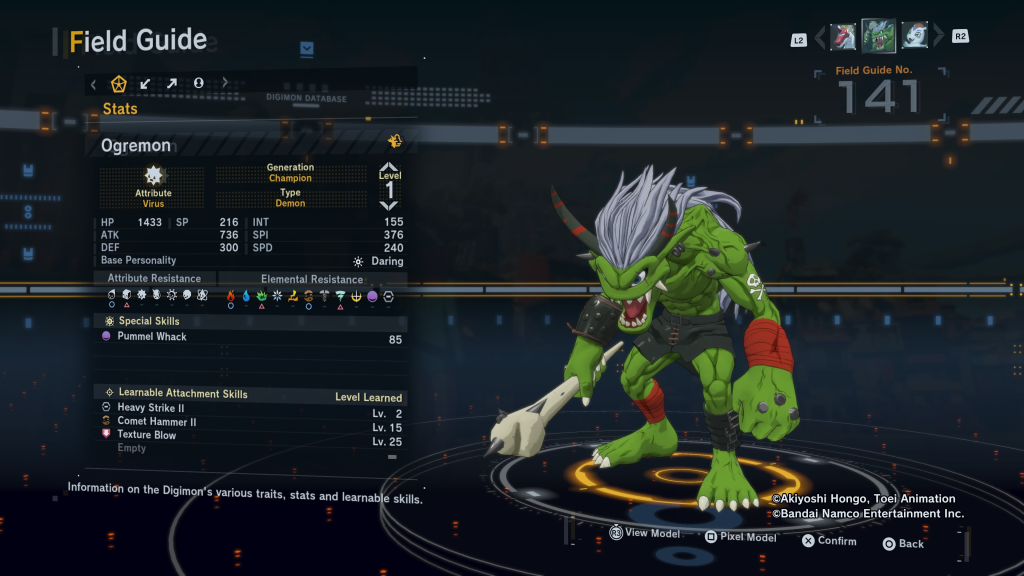The height and width of the screenshot is (576, 1024).
Task: Click the yellow Digimon icon beside Ogremon's name
Action: coord(395,141)
